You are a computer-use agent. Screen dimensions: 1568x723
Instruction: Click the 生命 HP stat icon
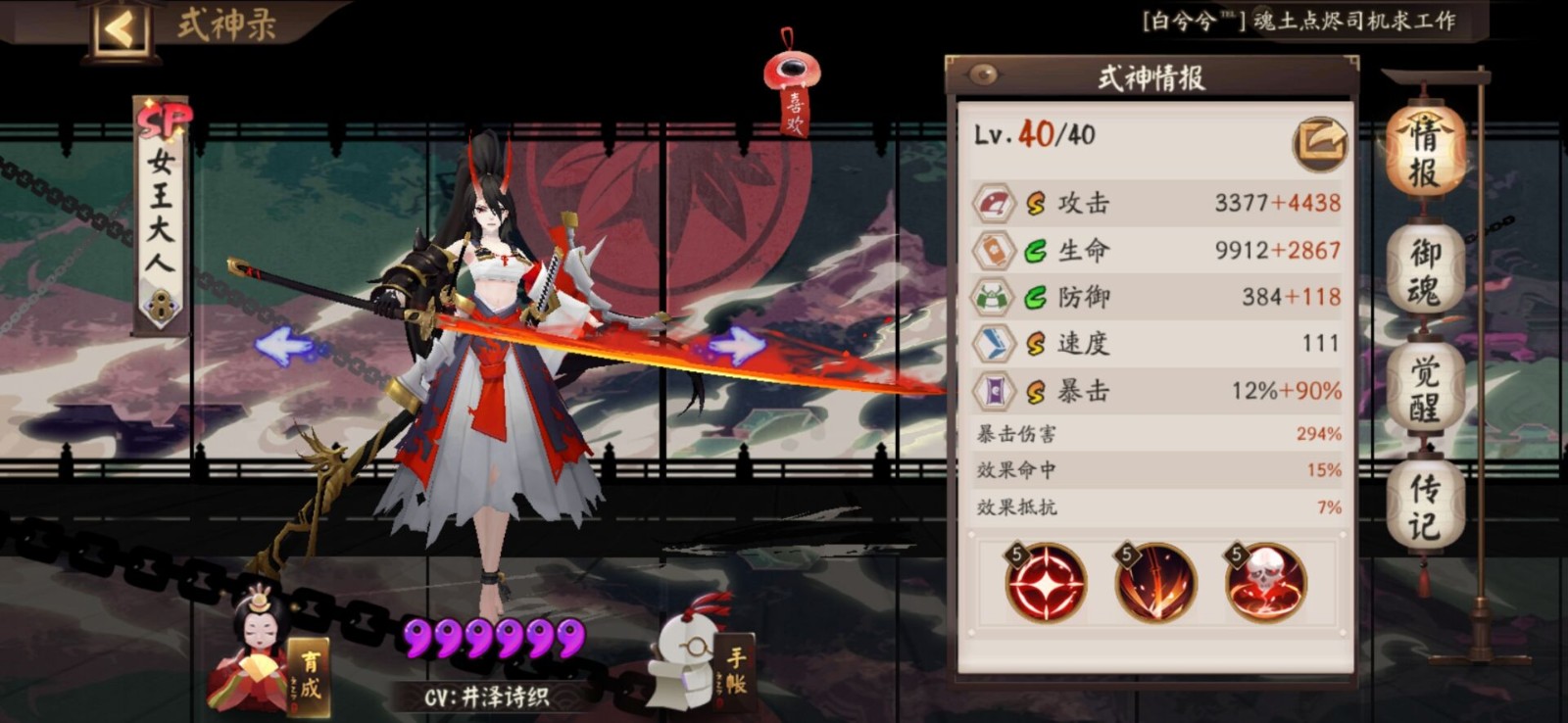(x=994, y=250)
